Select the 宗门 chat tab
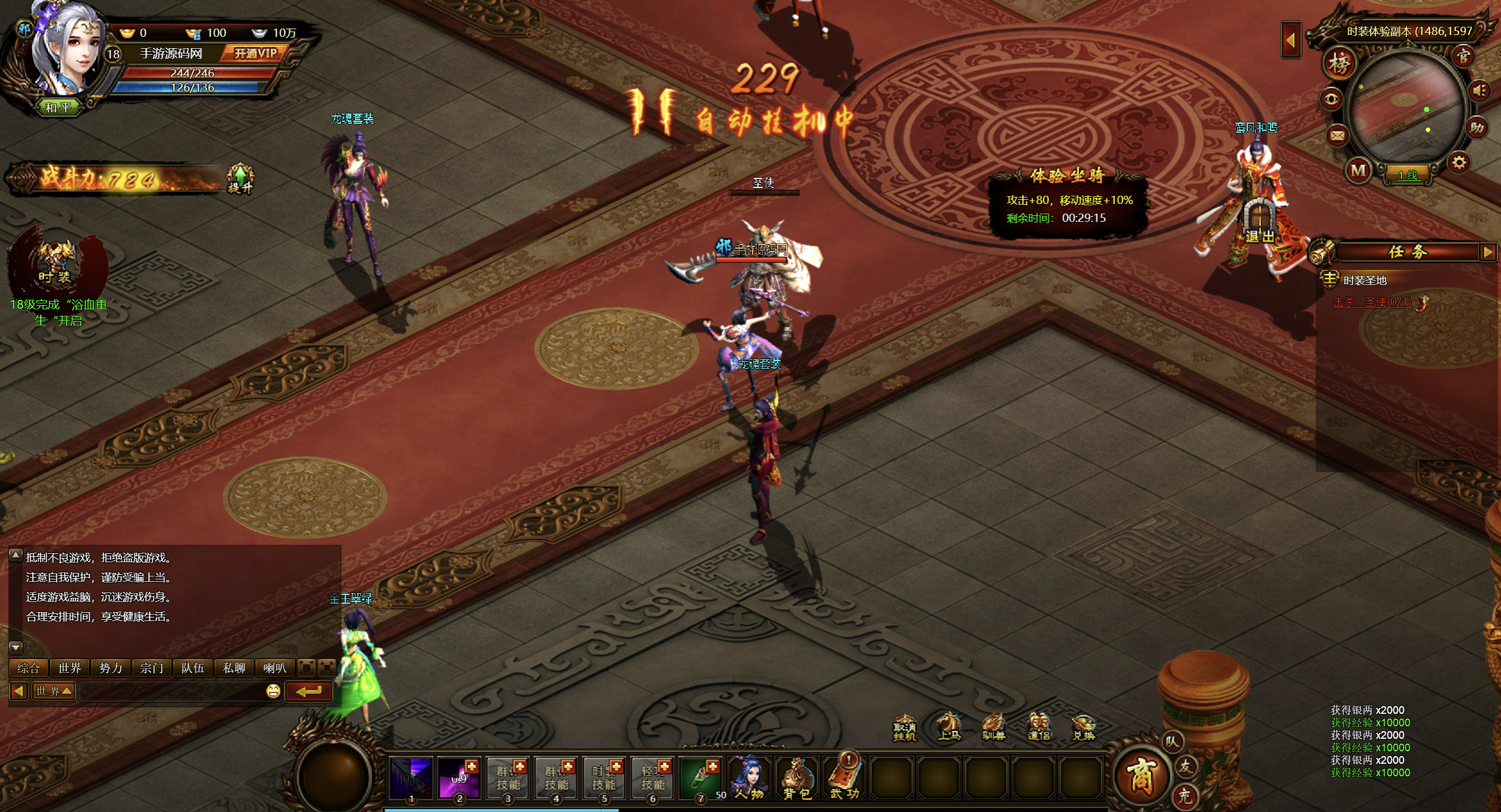This screenshot has height=812, width=1501. coord(151,668)
